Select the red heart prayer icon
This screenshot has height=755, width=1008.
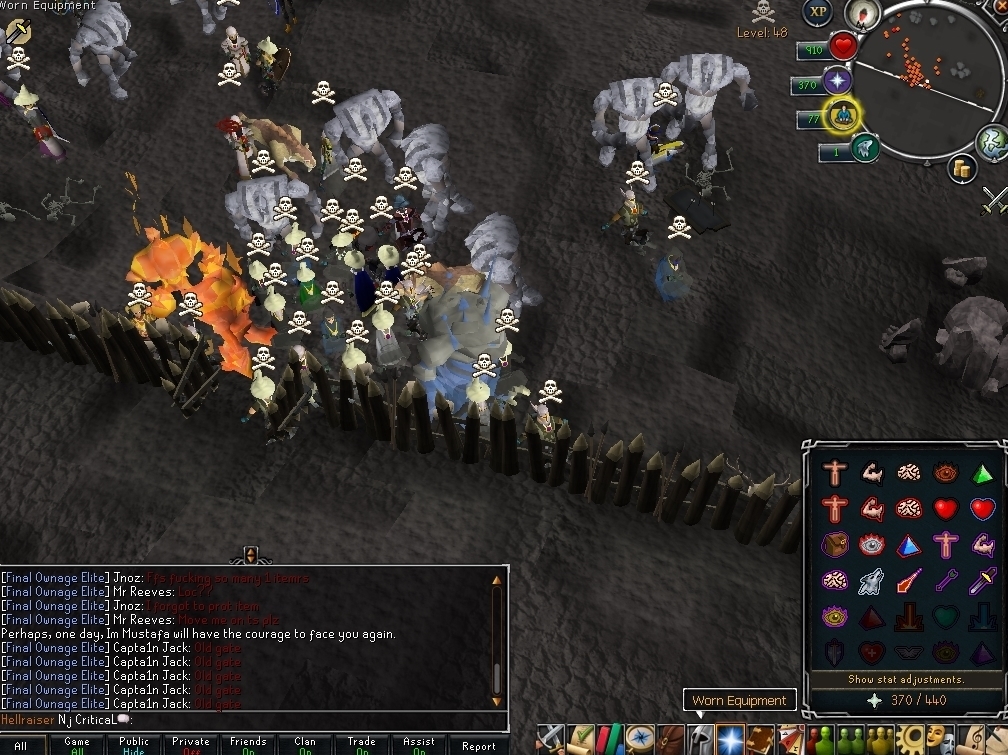[946, 509]
